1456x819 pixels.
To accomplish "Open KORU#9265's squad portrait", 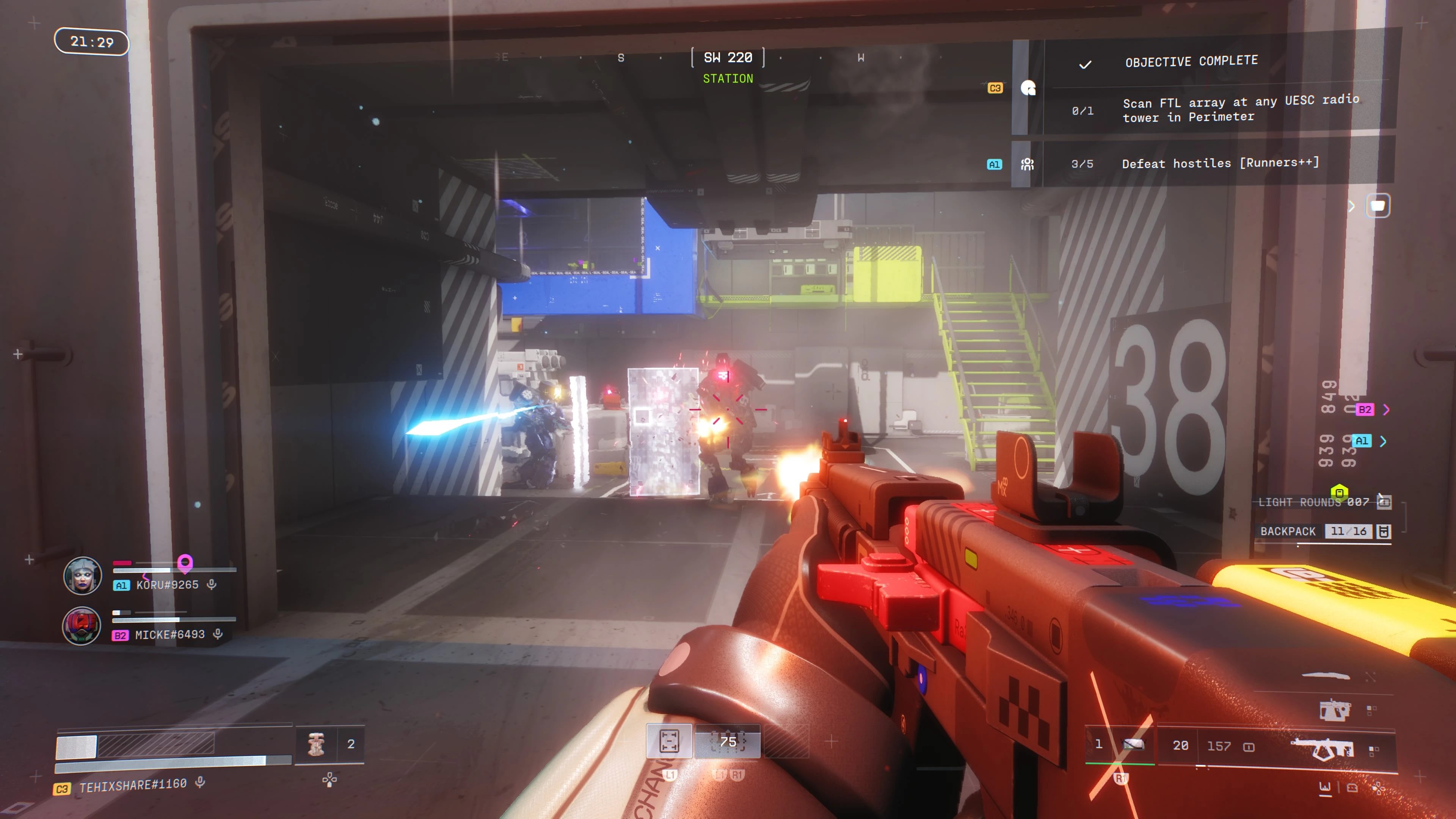I will (x=83, y=576).
